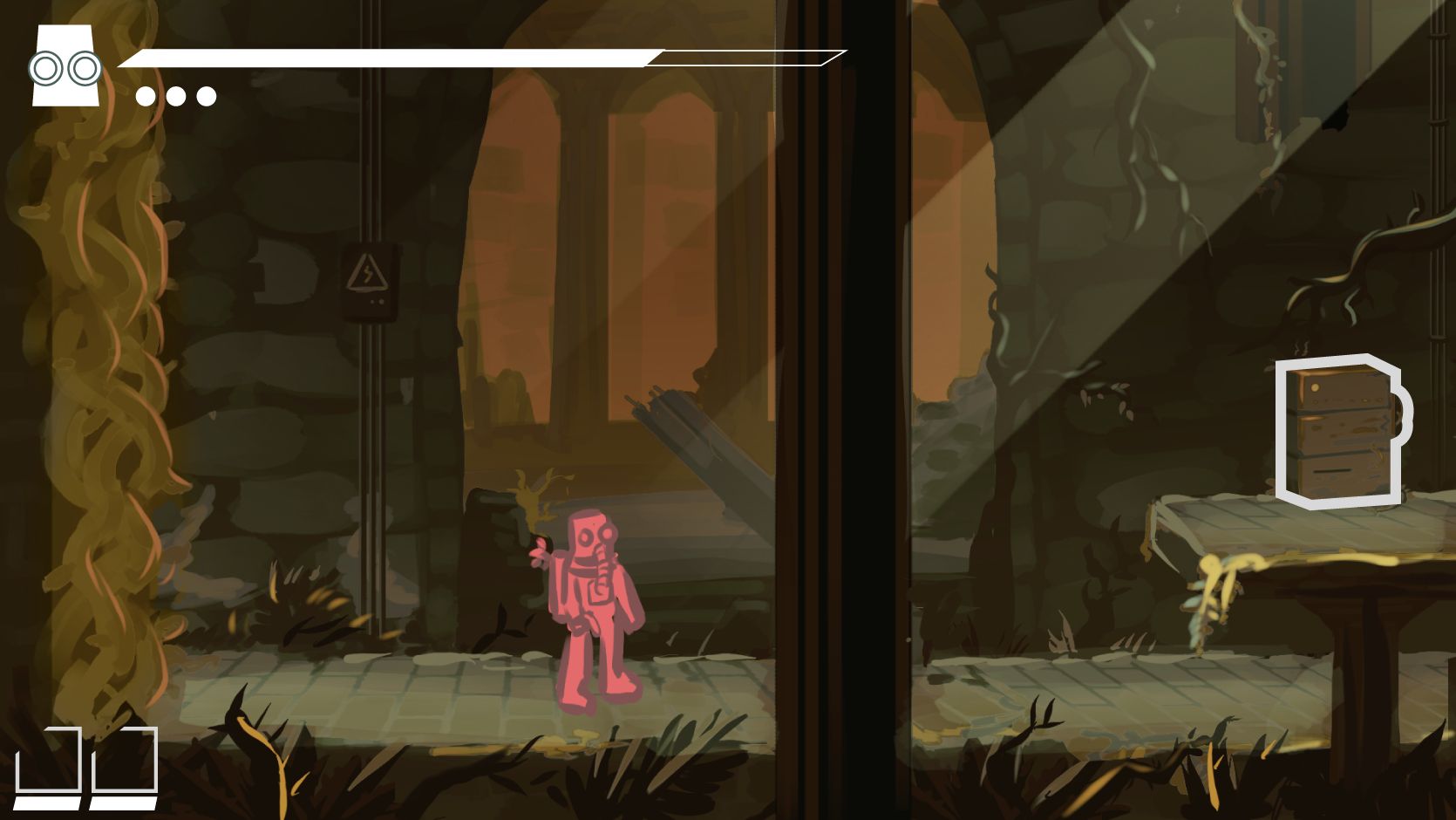Click the robot head portrait icon
The image size is (1456, 820).
pyautogui.click(x=65, y=66)
